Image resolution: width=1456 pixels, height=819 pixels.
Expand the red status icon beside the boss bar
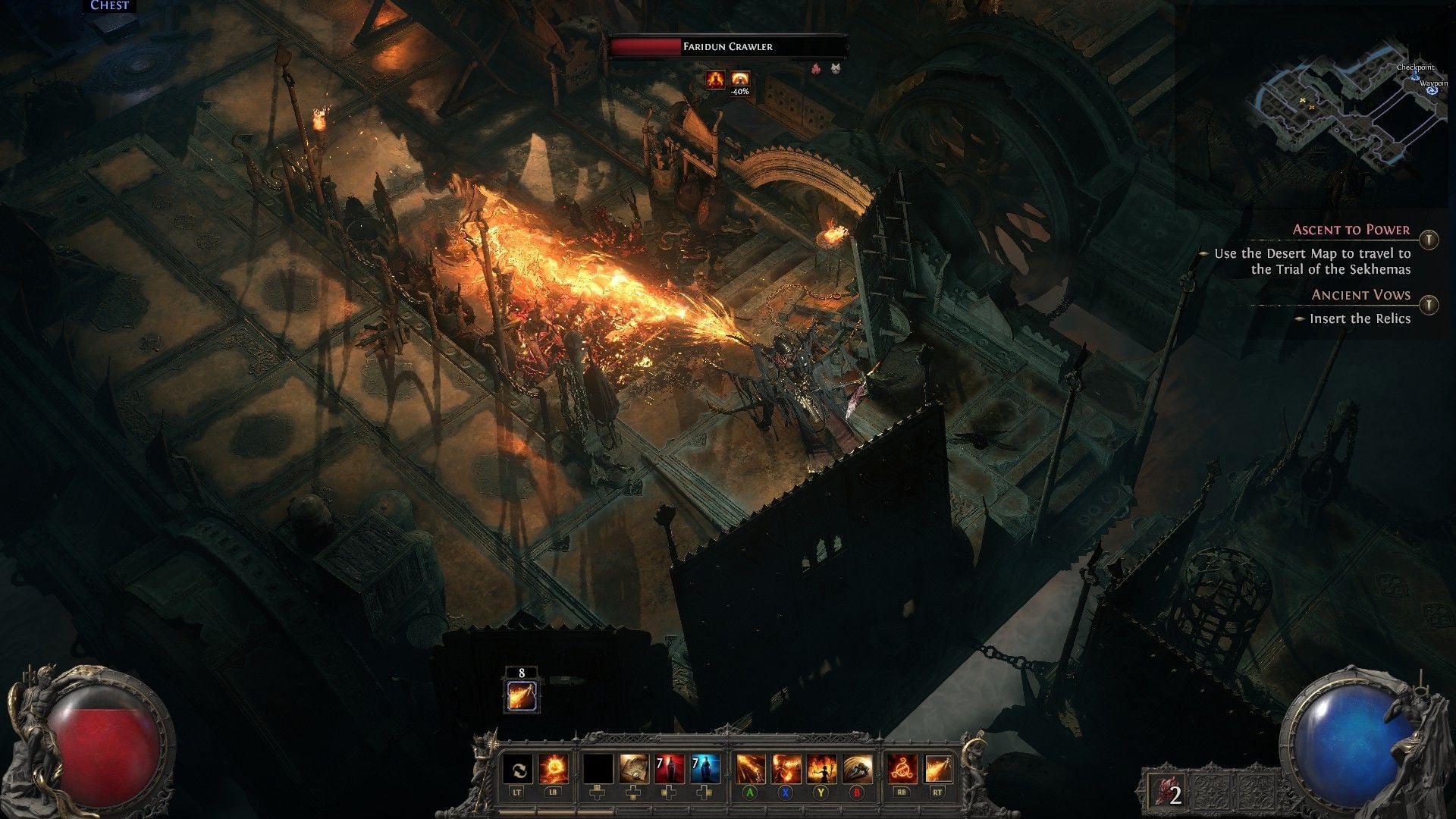tap(817, 68)
